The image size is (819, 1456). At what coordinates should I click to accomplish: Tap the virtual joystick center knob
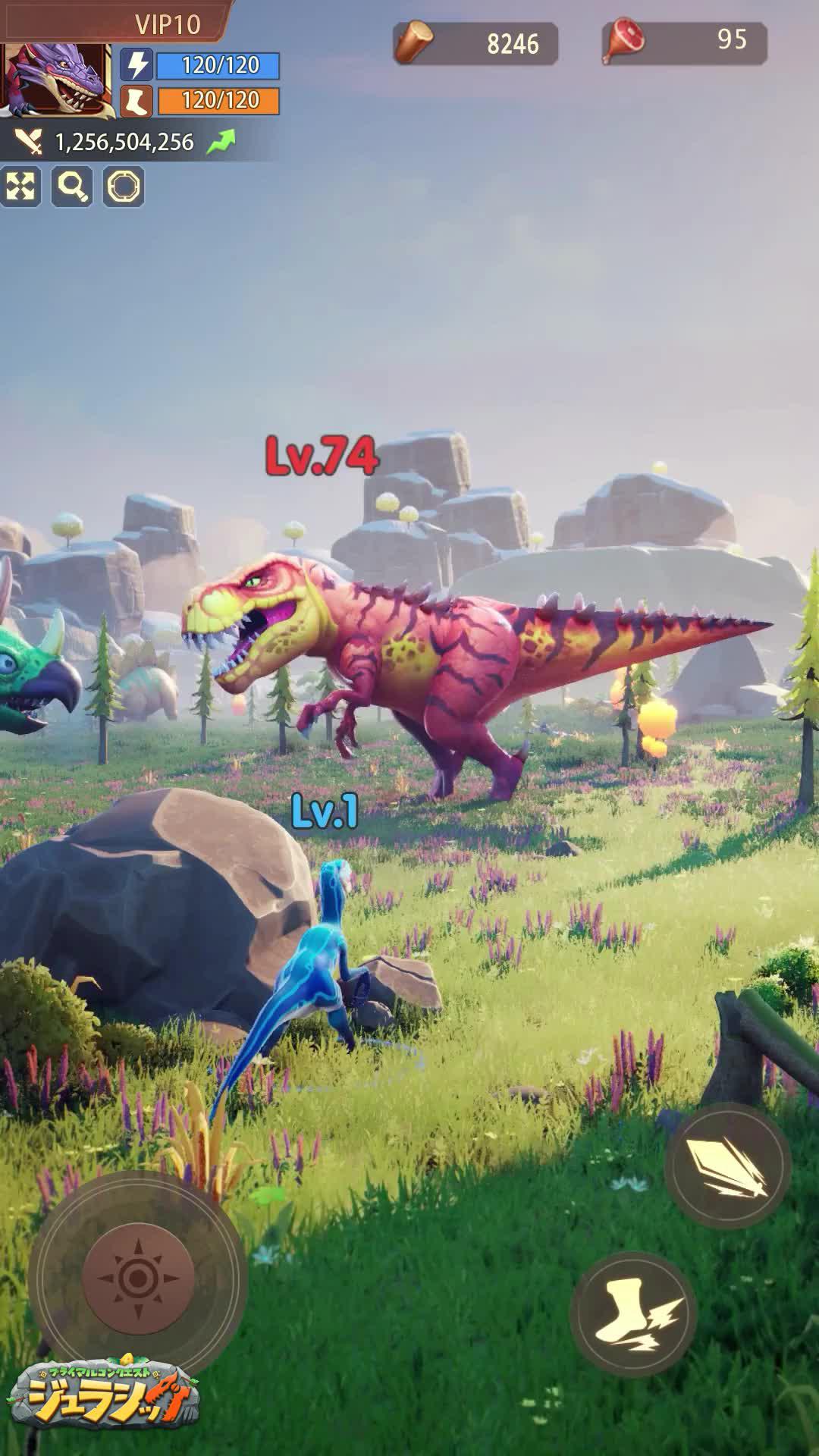pyautogui.click(x=138, y=1278)
